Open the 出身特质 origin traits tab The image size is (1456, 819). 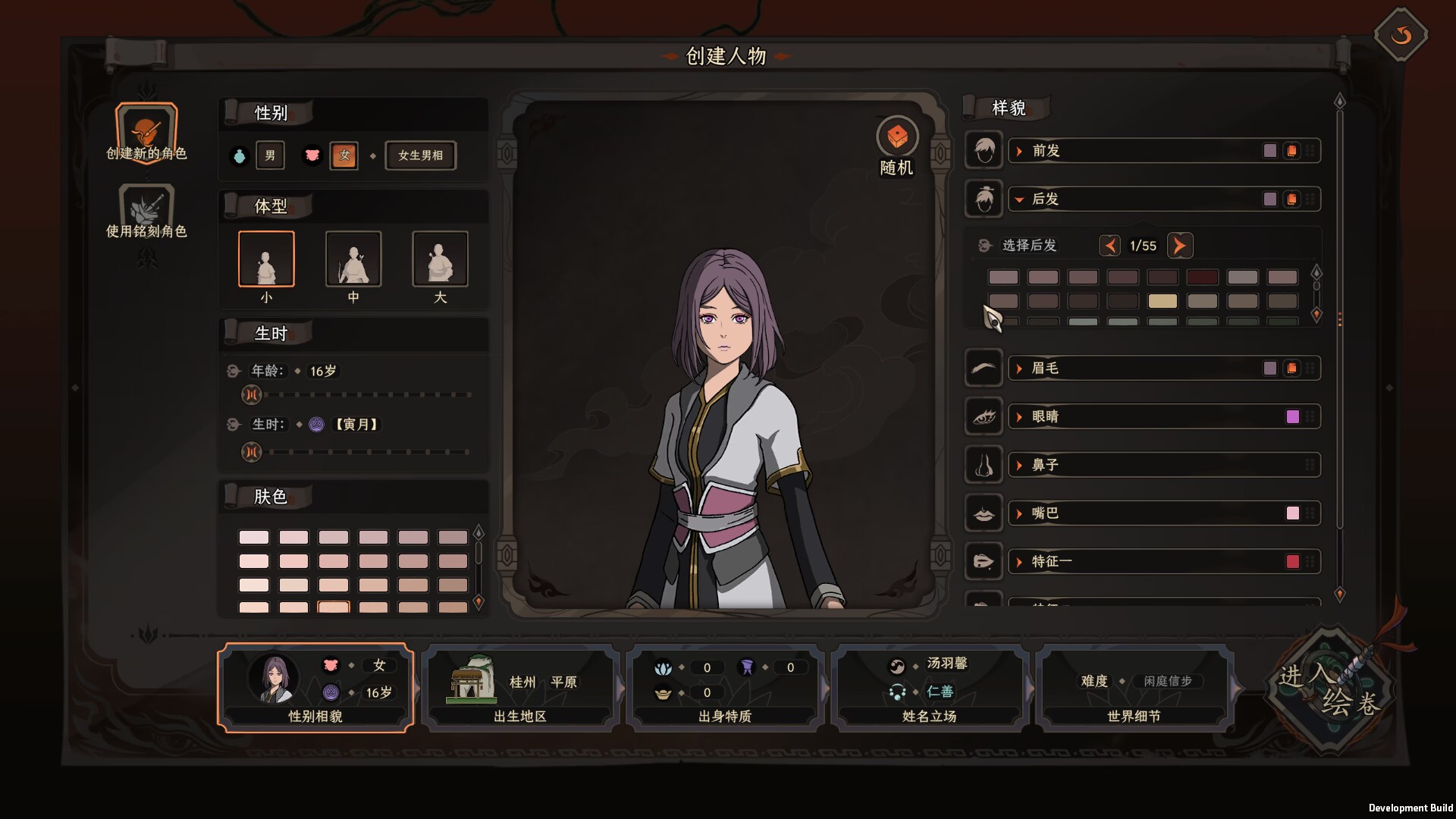725,688
